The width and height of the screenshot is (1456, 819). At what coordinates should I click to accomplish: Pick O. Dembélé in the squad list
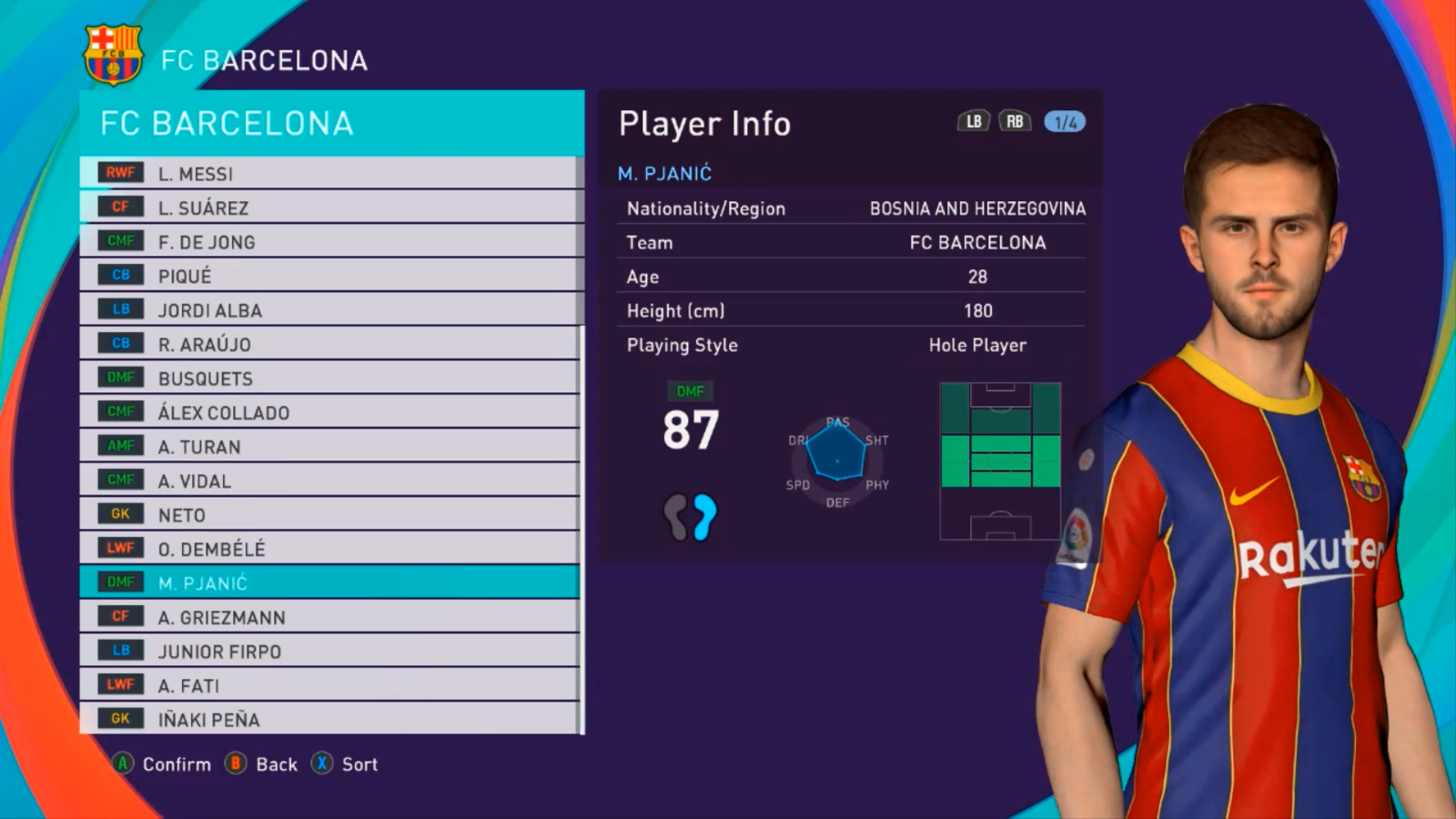[328, 549]
